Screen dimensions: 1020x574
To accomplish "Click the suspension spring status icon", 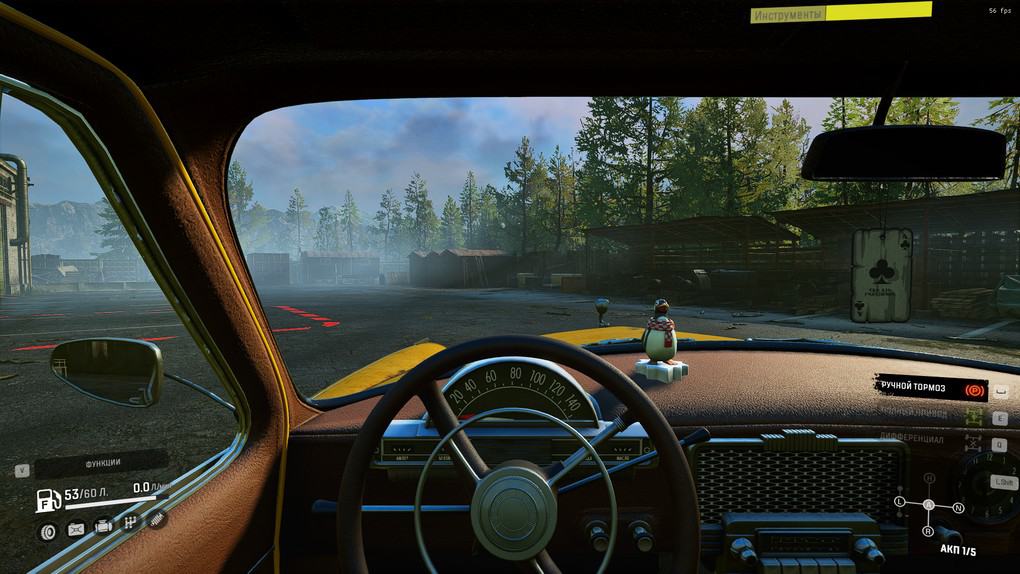I will (x=157, y=518).
